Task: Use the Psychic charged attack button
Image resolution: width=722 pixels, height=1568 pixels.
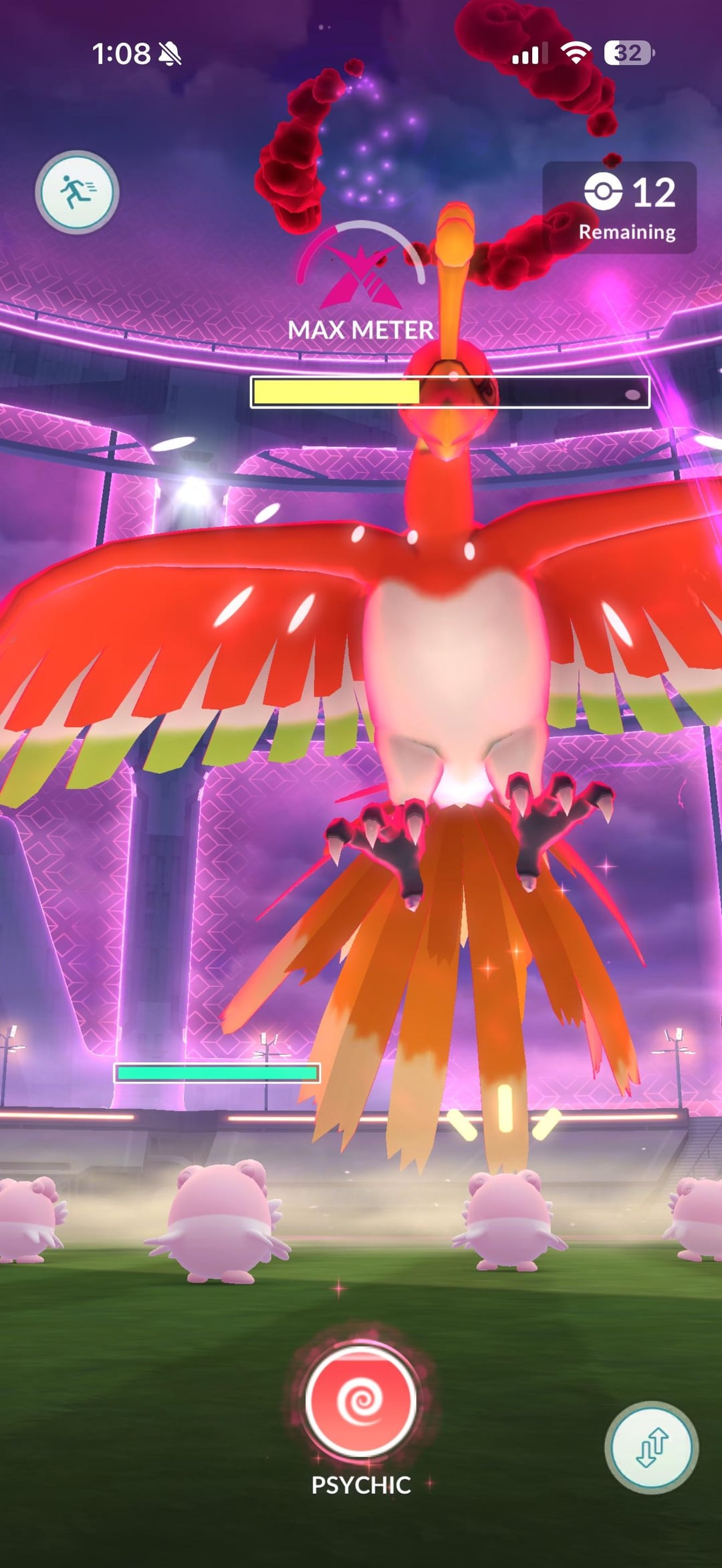Action: coord(361,1401)
